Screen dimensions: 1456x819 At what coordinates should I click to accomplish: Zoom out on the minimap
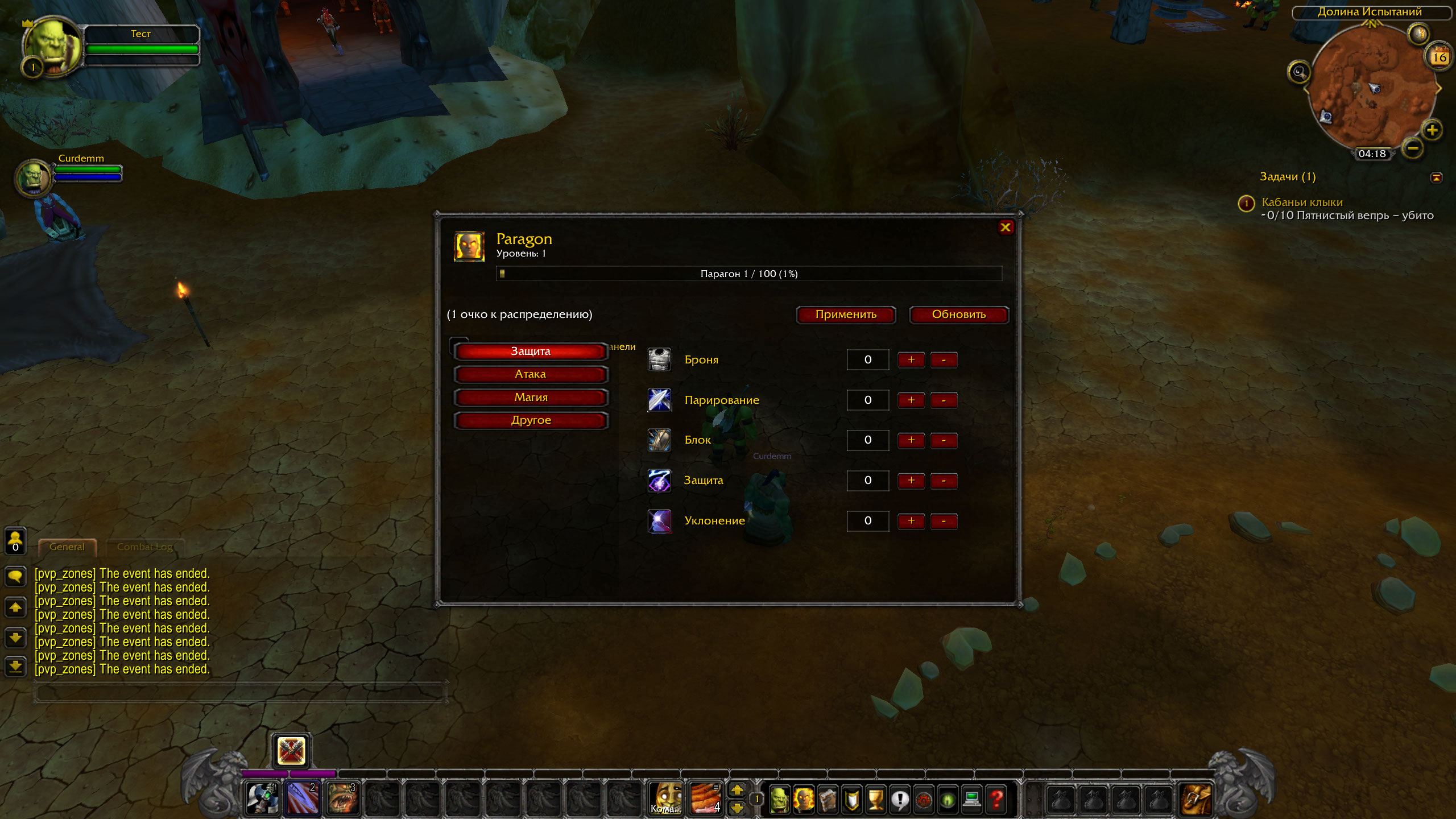coord(1413,149)
